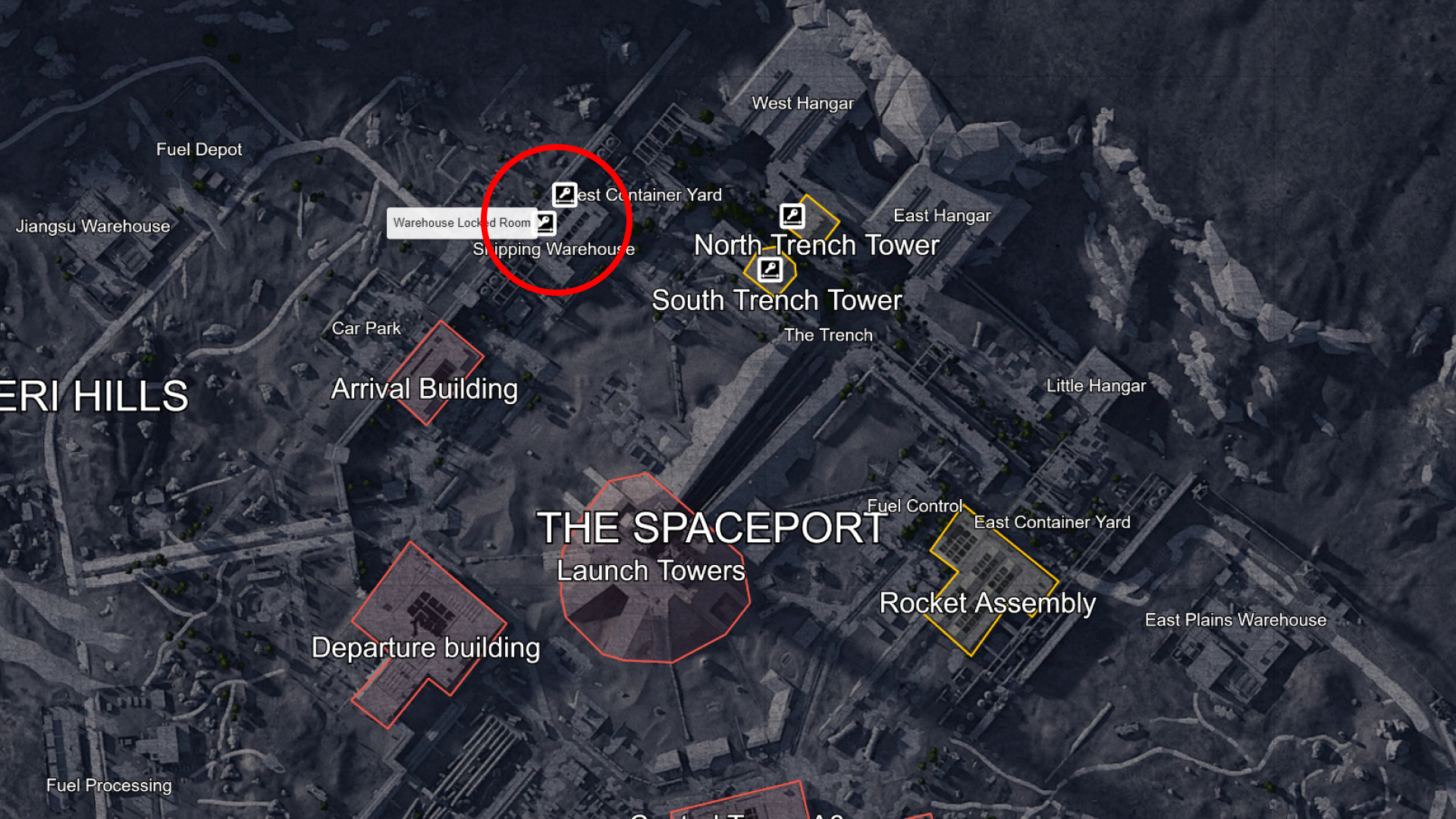1456x819 pixels.
Task: Select the East Hangar label
Action: tap(943, 215)
